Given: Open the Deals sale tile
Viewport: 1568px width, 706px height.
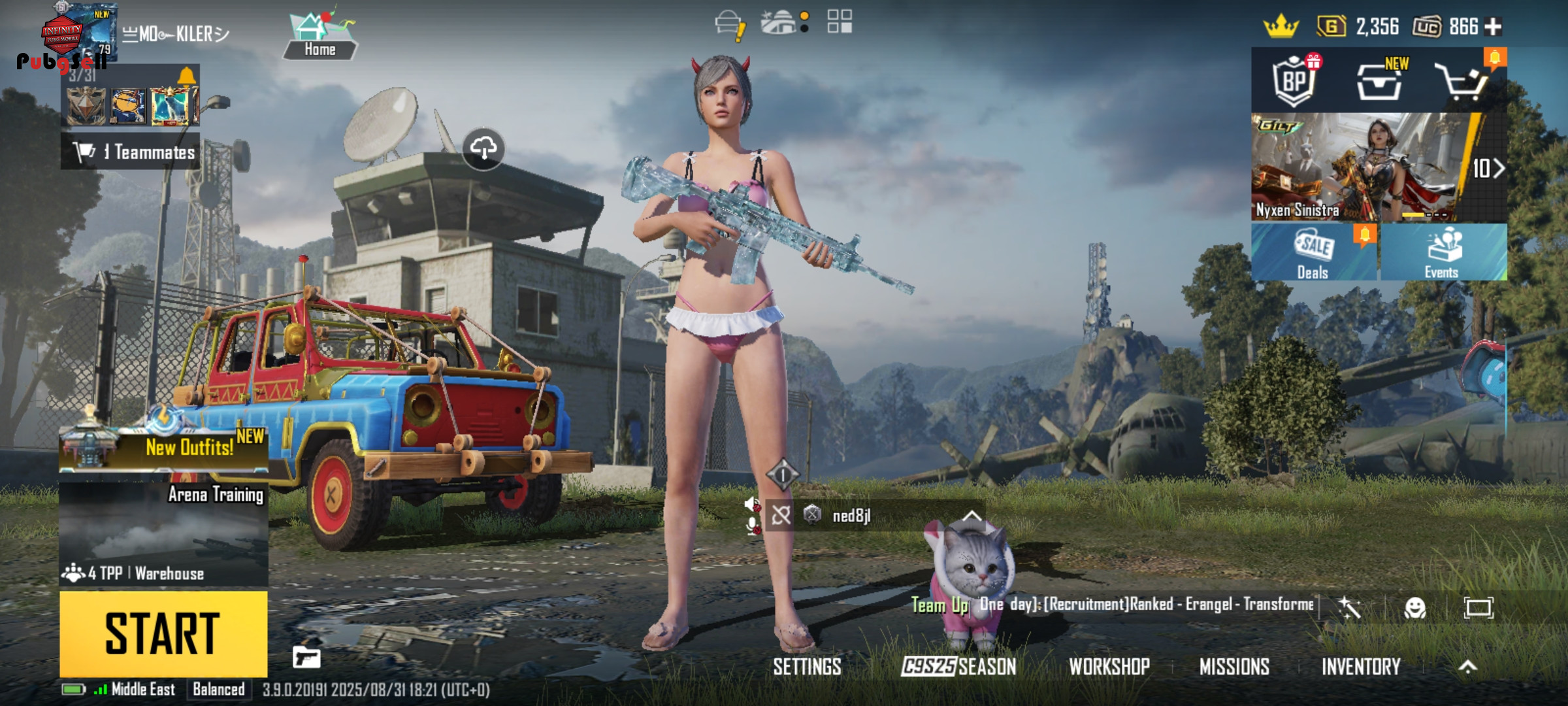Looking at the screenshot, I should pos(1314,253).
